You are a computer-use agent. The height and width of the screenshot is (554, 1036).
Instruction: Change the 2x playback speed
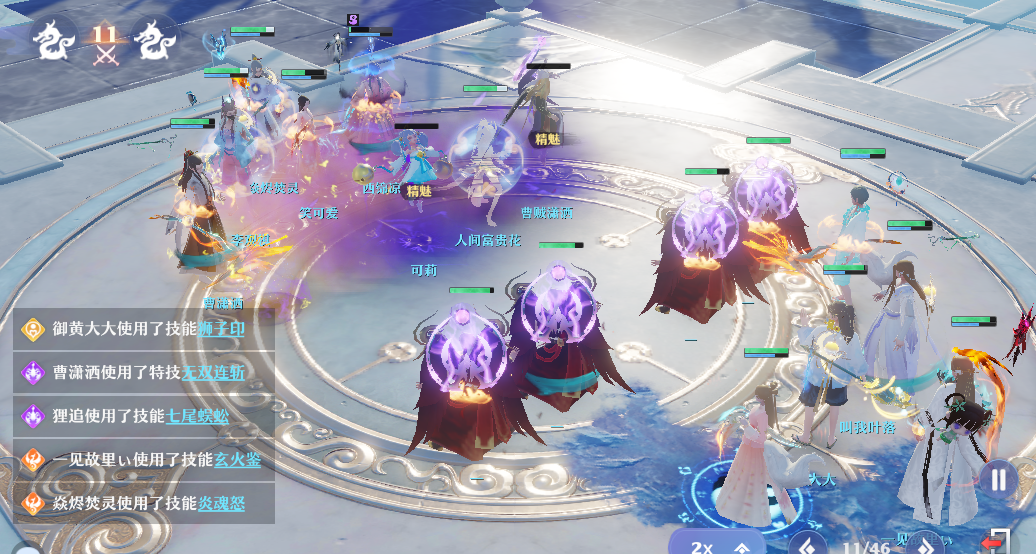click(x=718, y=546)
